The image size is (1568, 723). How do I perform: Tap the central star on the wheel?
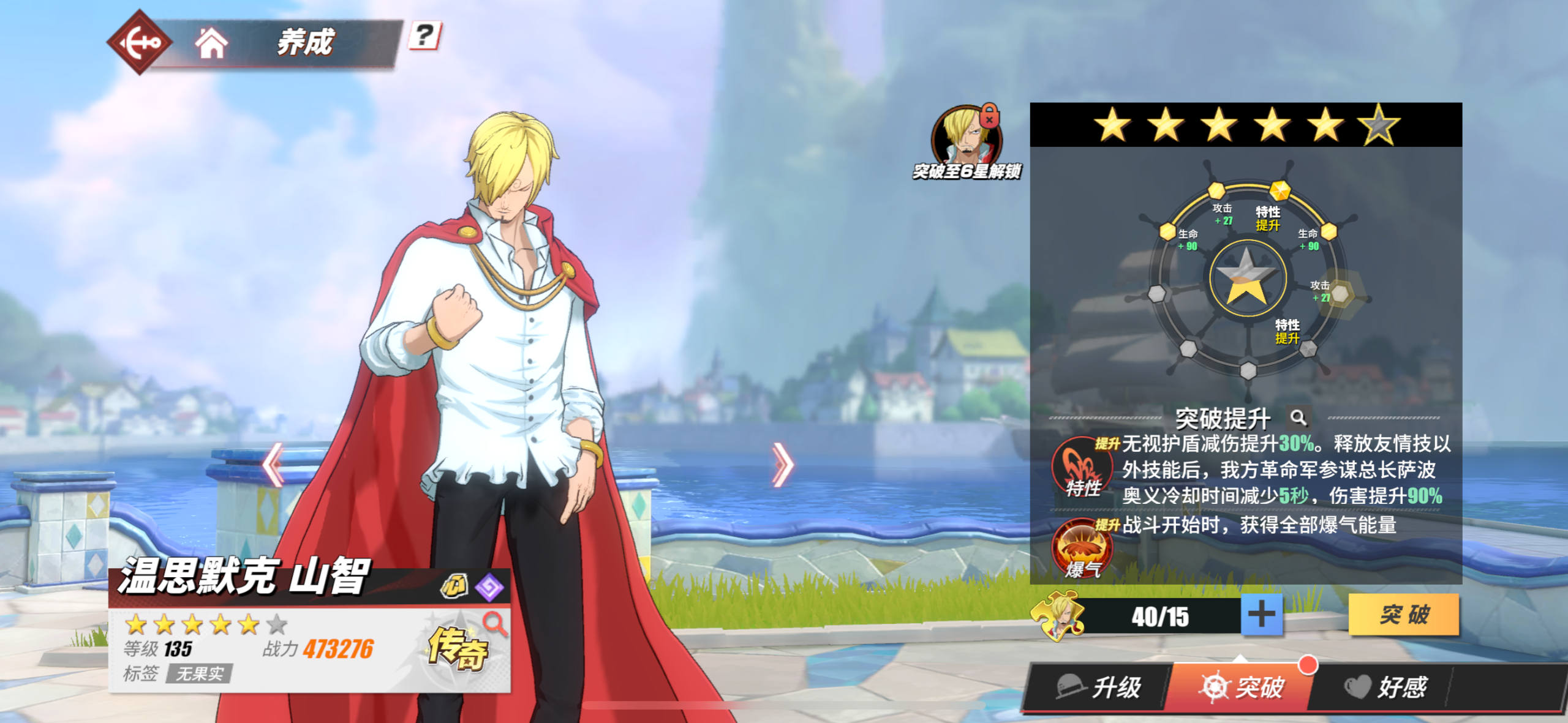click(x=1246, y=279)
